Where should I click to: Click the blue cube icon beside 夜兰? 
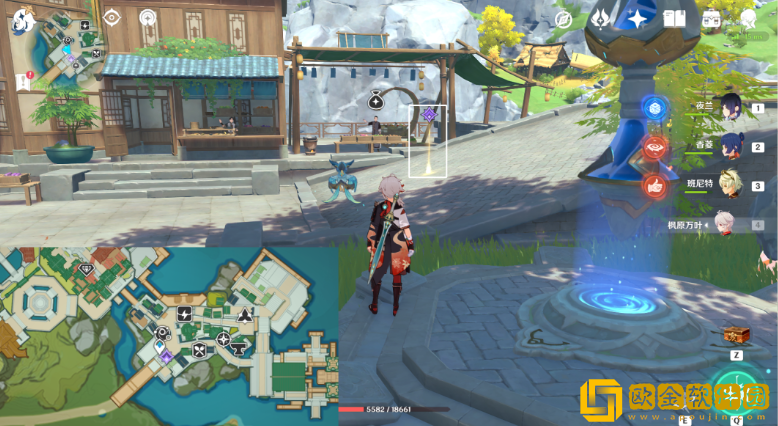coord(655,109)
